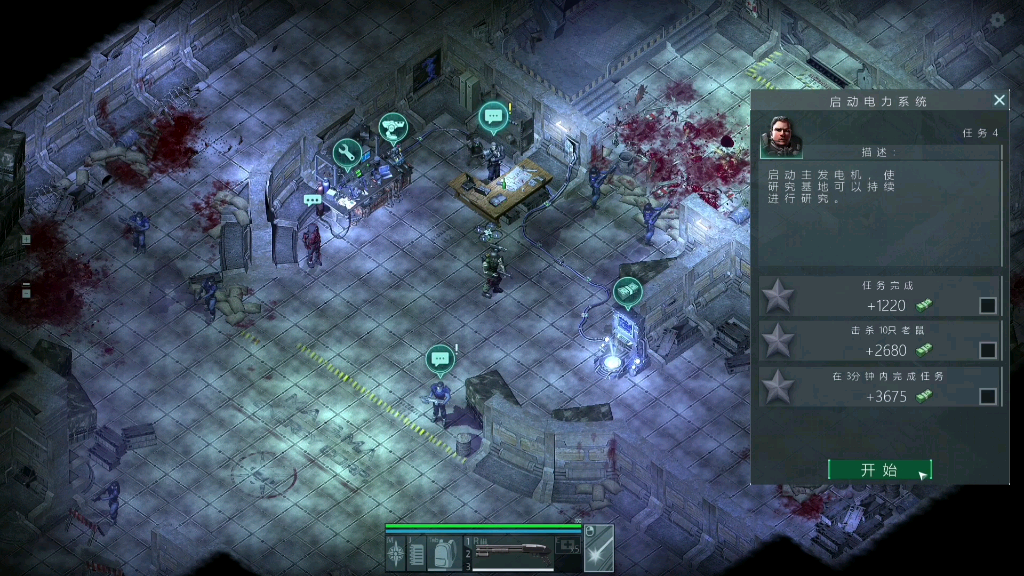
Task: Tick the 击杀10只老鼠 +2680 checkbox
Action: tap(988, 350)
